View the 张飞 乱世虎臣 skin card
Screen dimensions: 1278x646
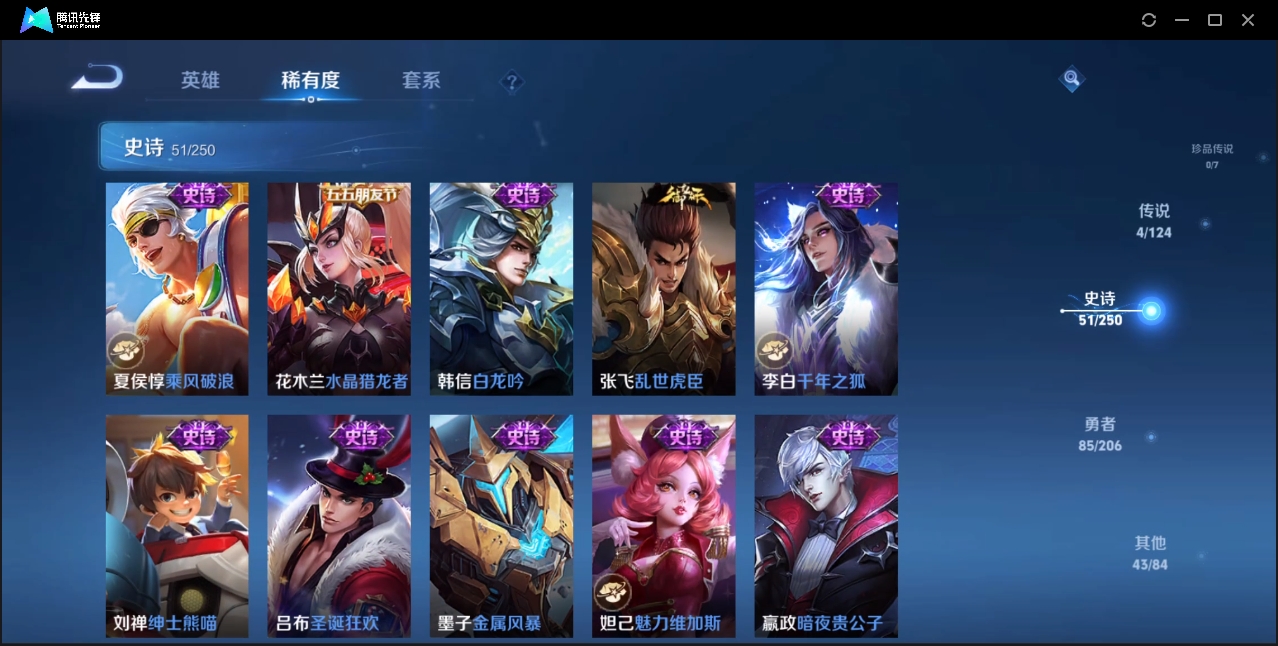click(663, 288)
